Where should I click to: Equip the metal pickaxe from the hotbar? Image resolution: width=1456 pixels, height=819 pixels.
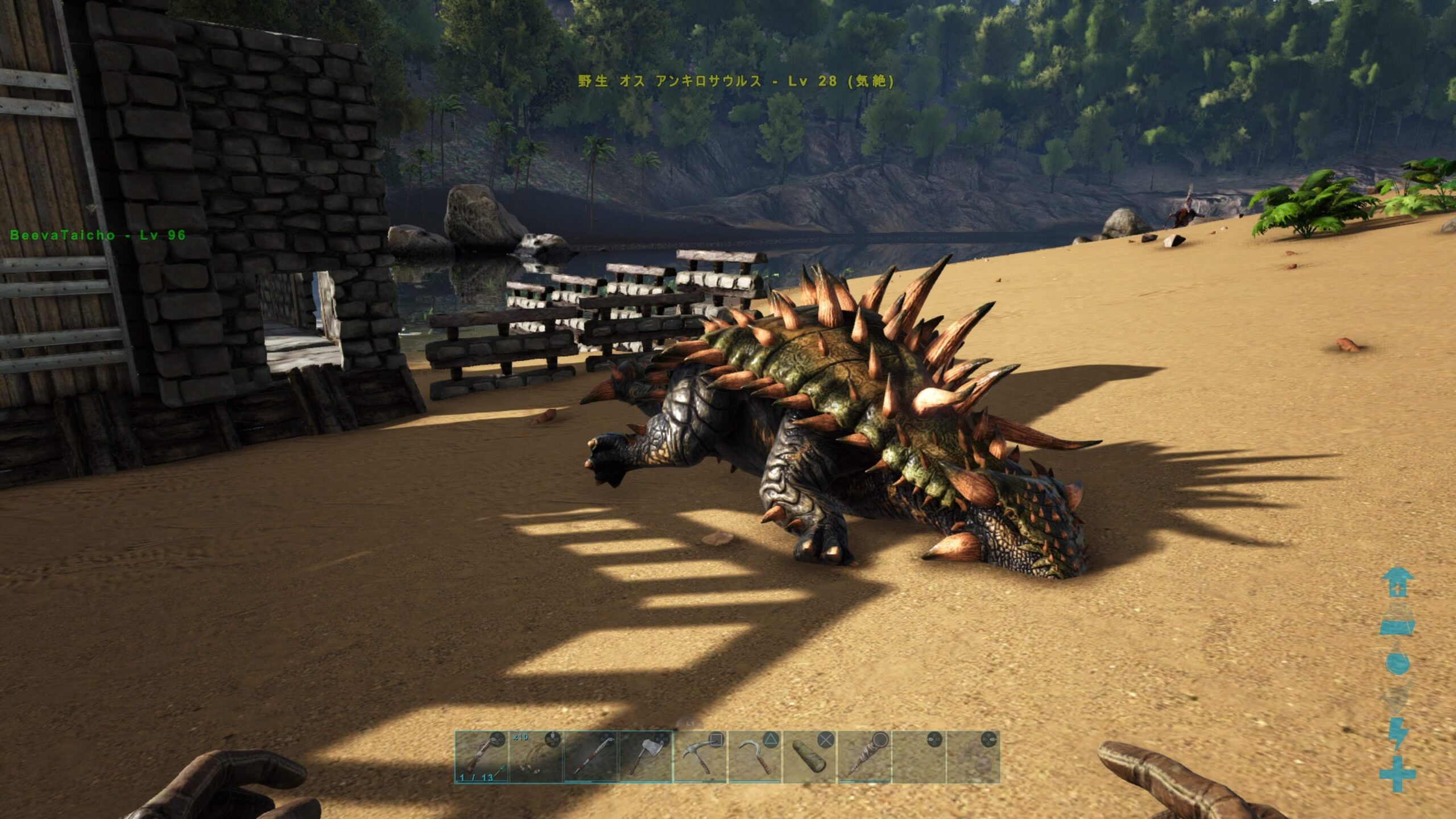700,757
